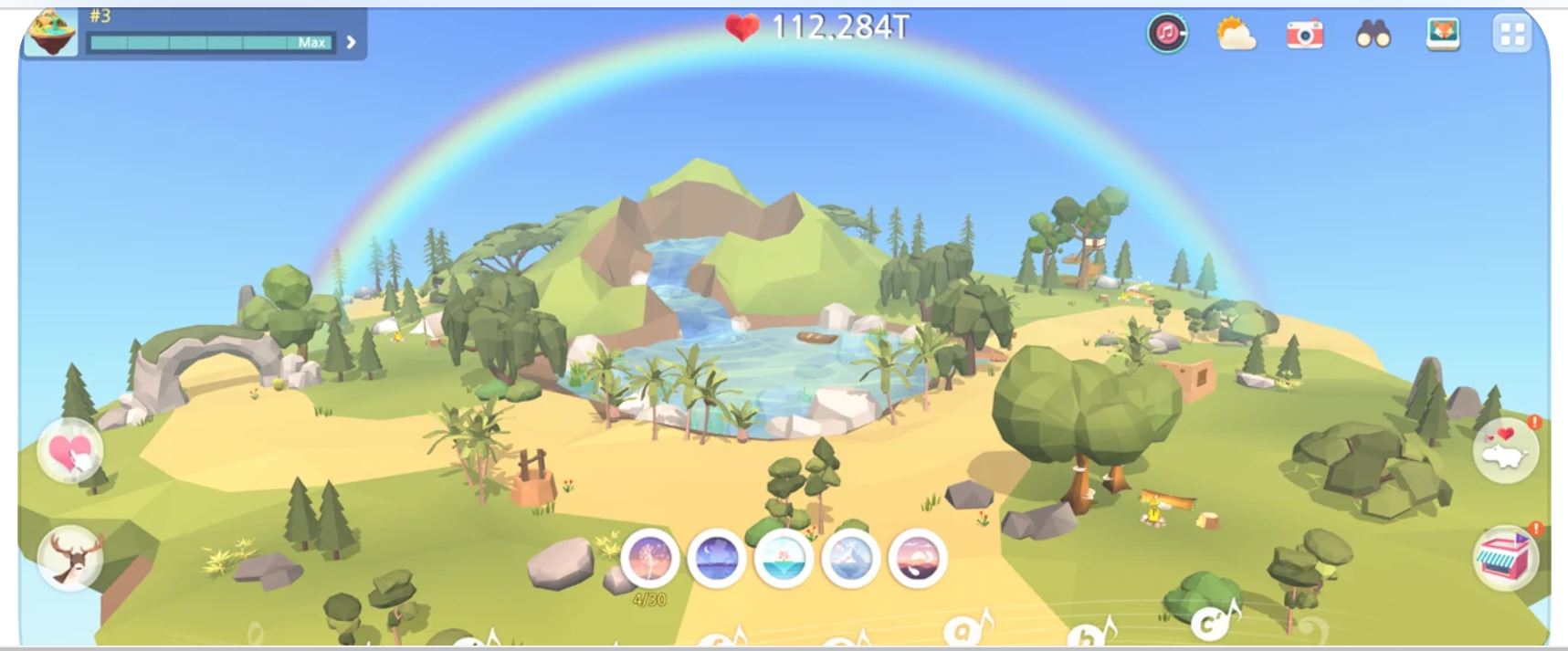Take a photo with the camera icon
The width and height of the screenshot is (1568, 651).
click(1304, 35)
